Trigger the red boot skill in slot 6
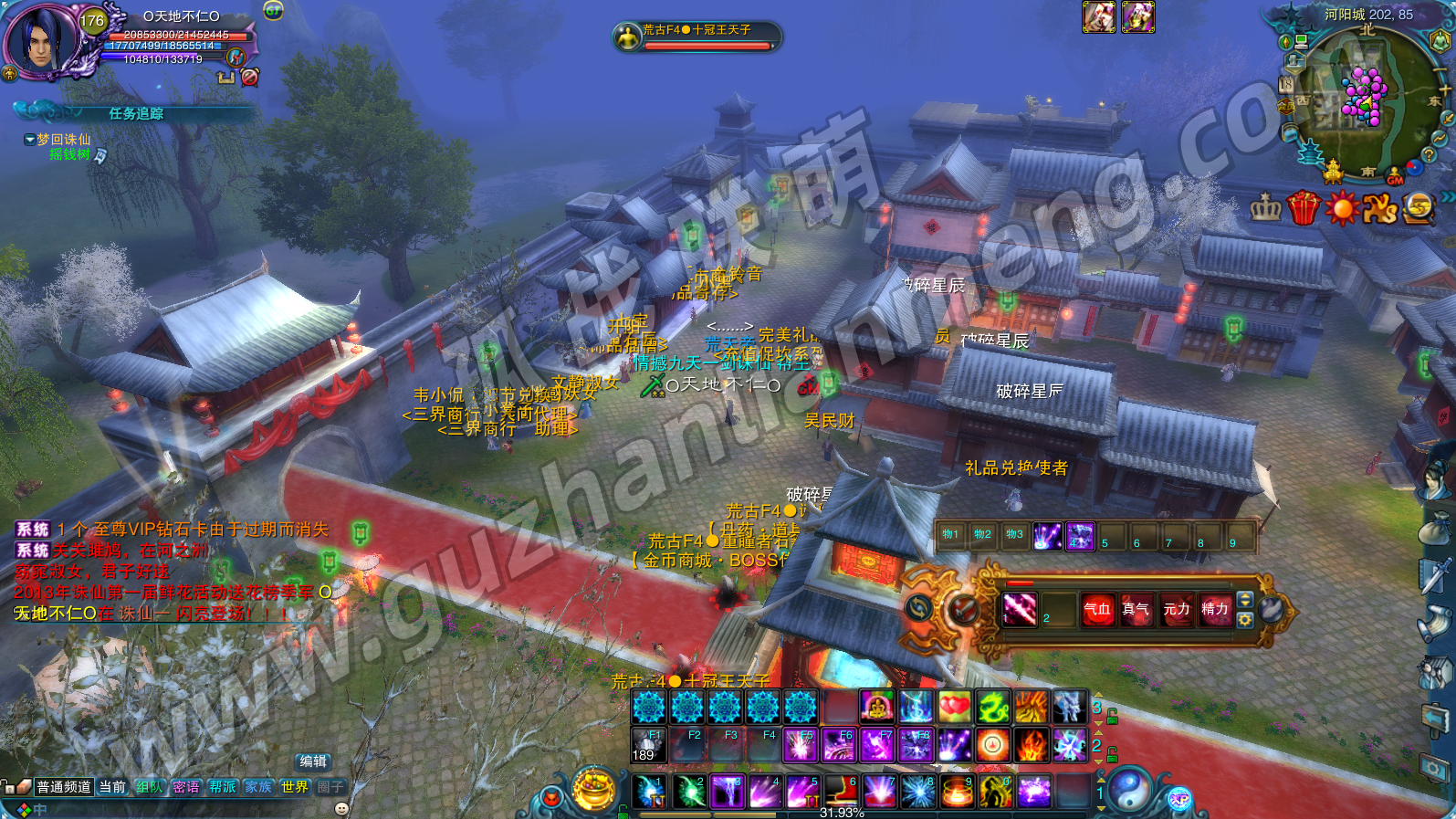The image size is (1456, 819). (x=841, y=791)
